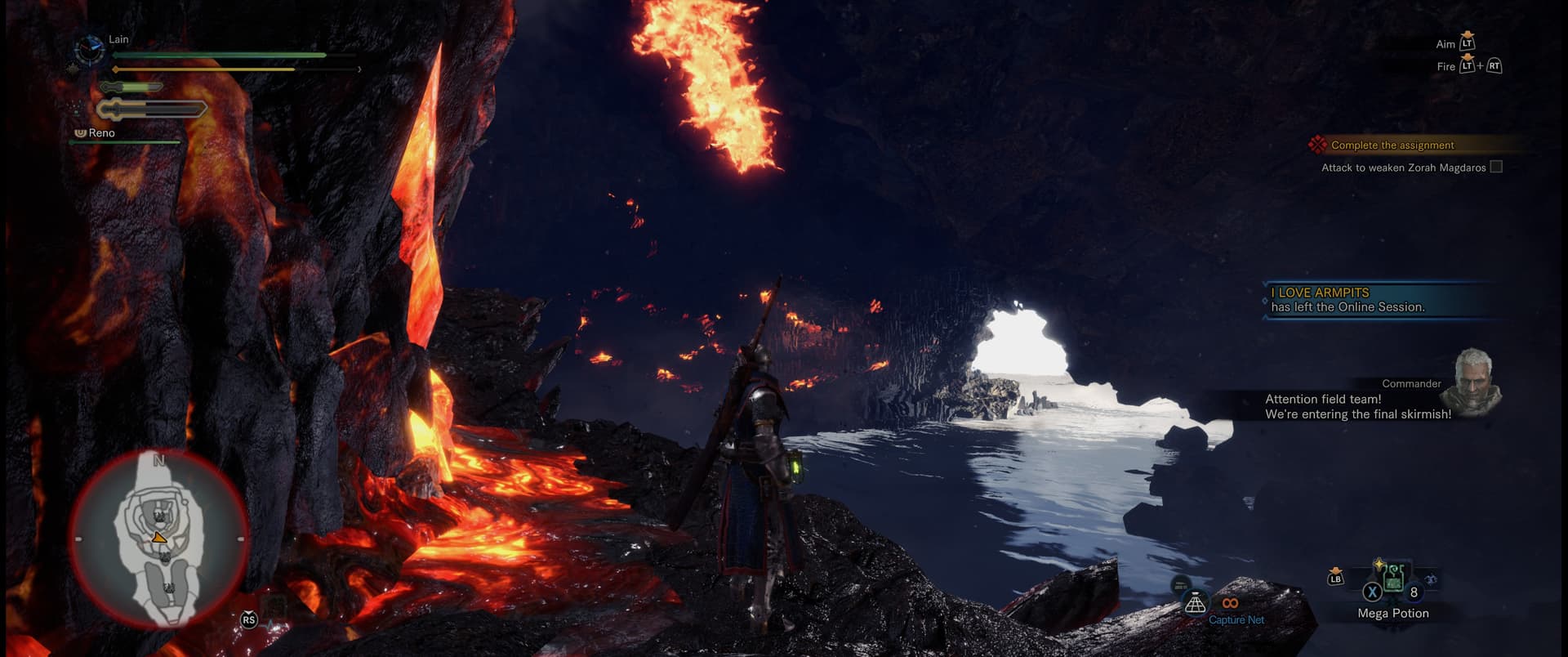Open the Complete the assignment quest tracker
Viewport: 1568px width, 657px height.
pos(1392,145)
